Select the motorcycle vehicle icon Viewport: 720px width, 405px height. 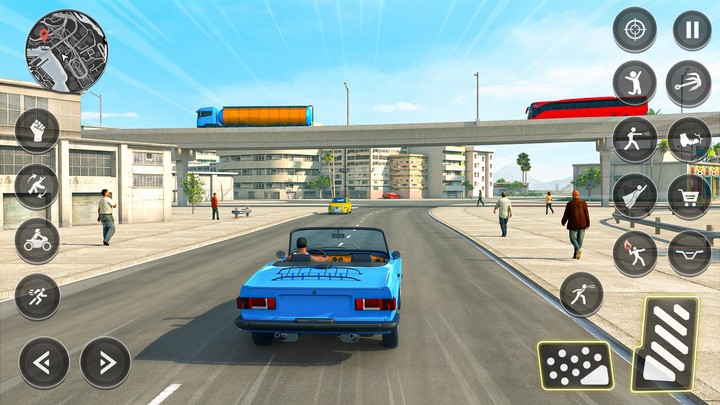pos(37,241)
